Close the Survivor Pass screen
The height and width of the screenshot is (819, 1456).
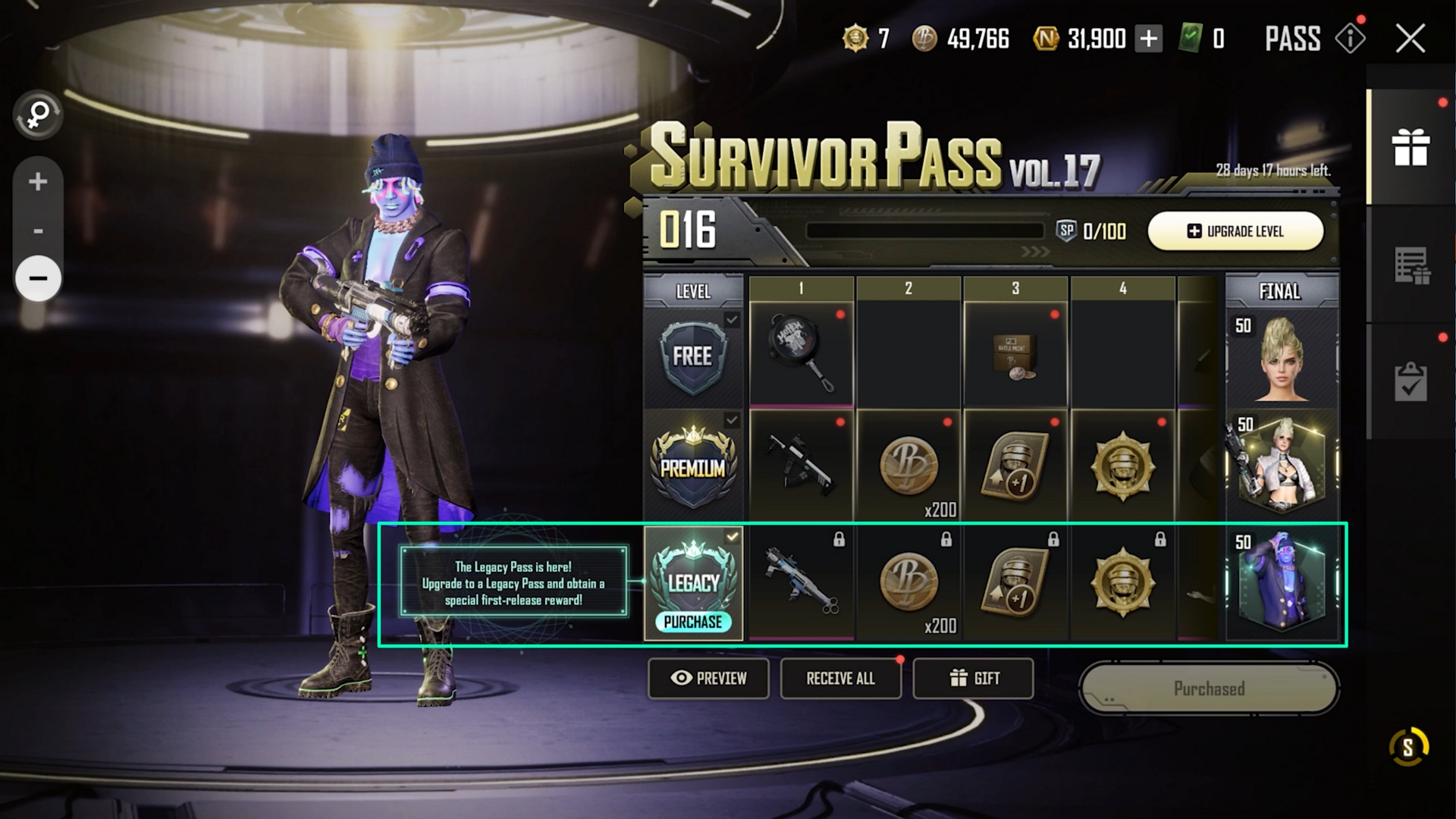(x=1410, y=39)
